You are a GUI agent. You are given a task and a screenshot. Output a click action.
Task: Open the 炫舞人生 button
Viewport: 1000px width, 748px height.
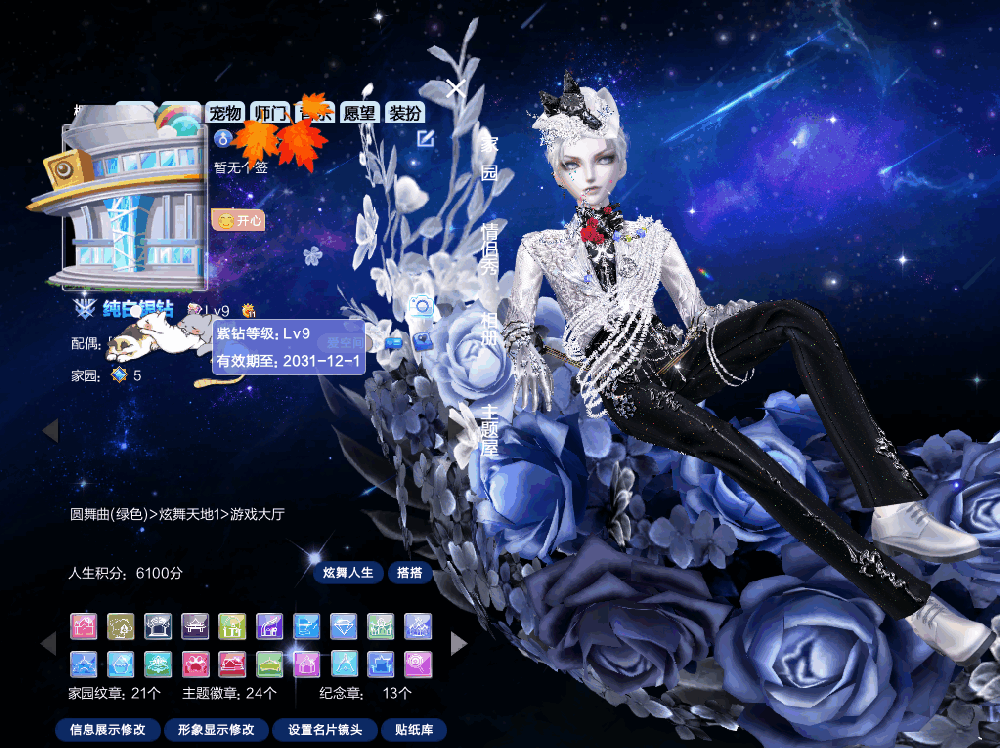tap(348, 573)
